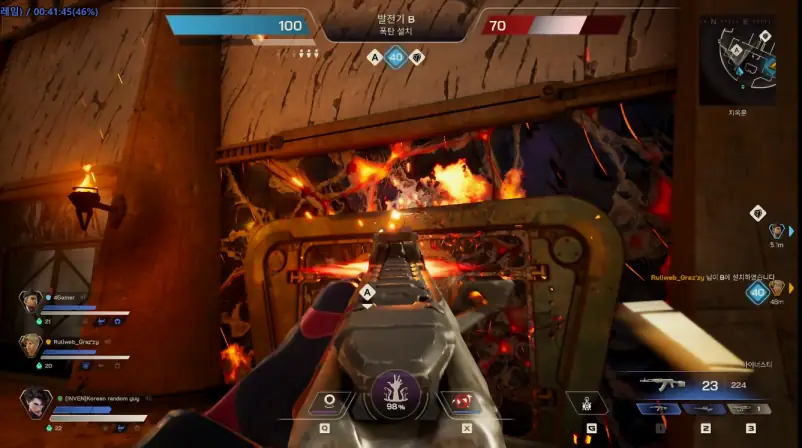Viewport: 802px width, 448px height.
Task: Select teammate 4Gamer's portrait
Action: (30, 301)
